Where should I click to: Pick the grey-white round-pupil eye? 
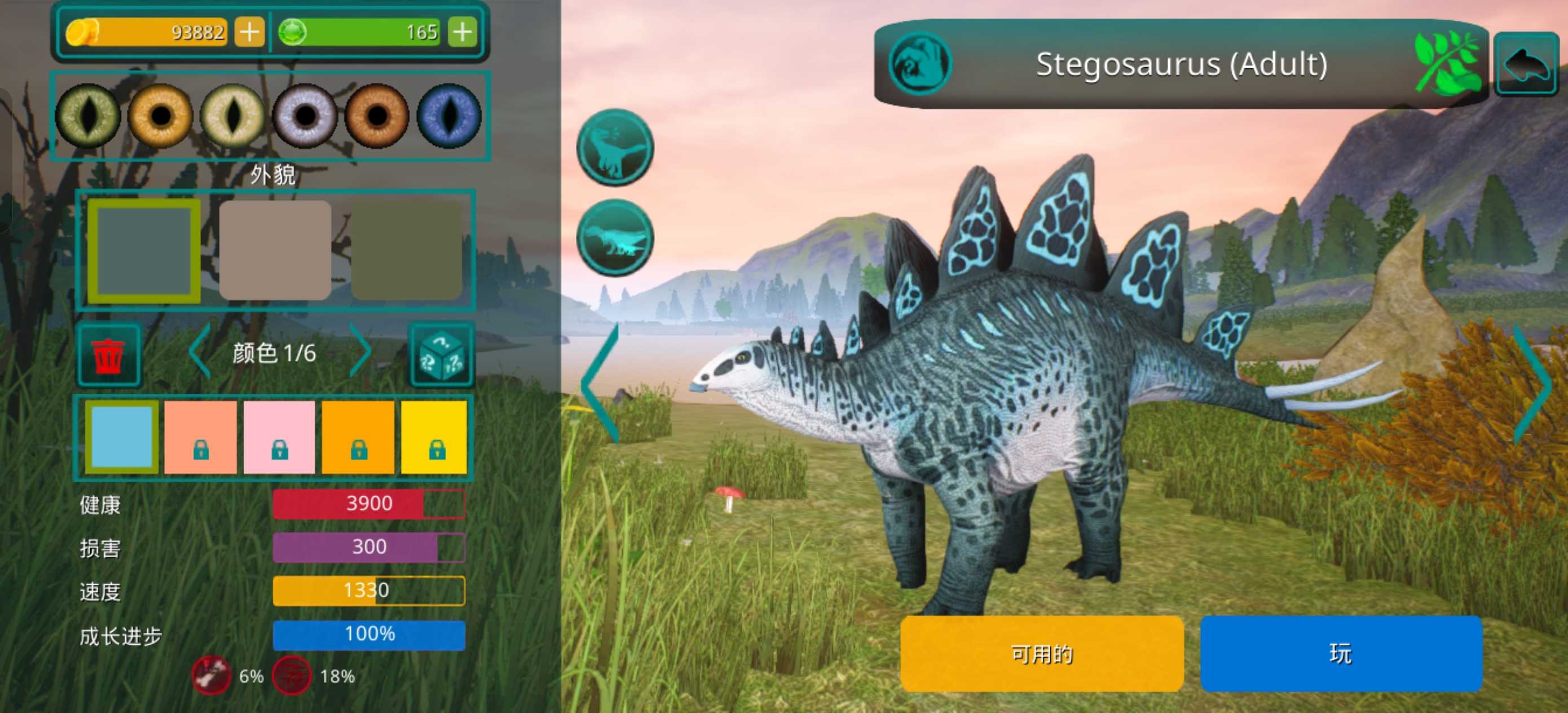[x=305, y=116]
